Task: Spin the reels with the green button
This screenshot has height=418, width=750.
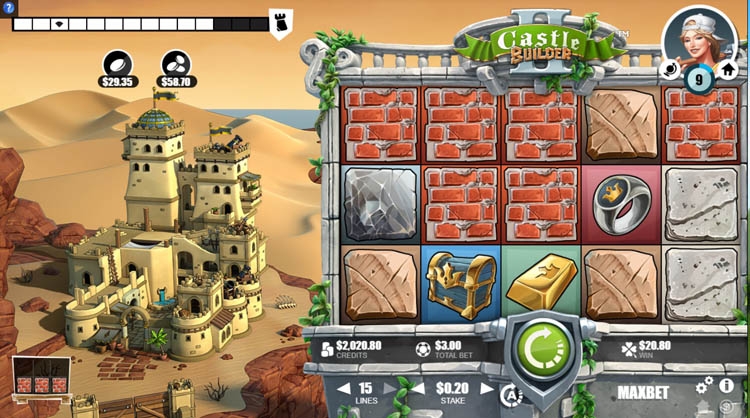Action: point(539,351)
